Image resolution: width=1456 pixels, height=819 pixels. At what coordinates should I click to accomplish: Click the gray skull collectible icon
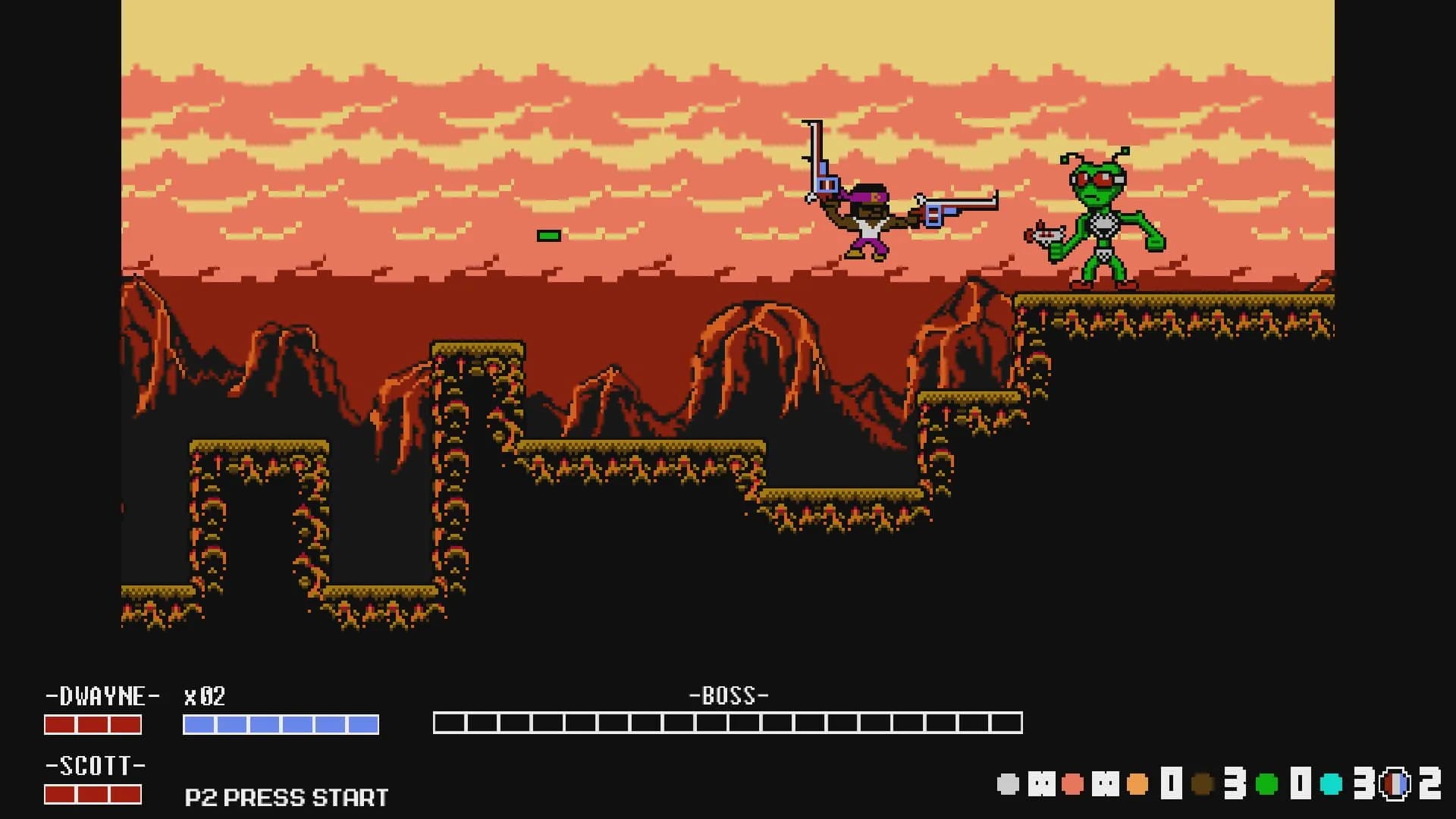pyautogui.click(x=1007, y=783)
